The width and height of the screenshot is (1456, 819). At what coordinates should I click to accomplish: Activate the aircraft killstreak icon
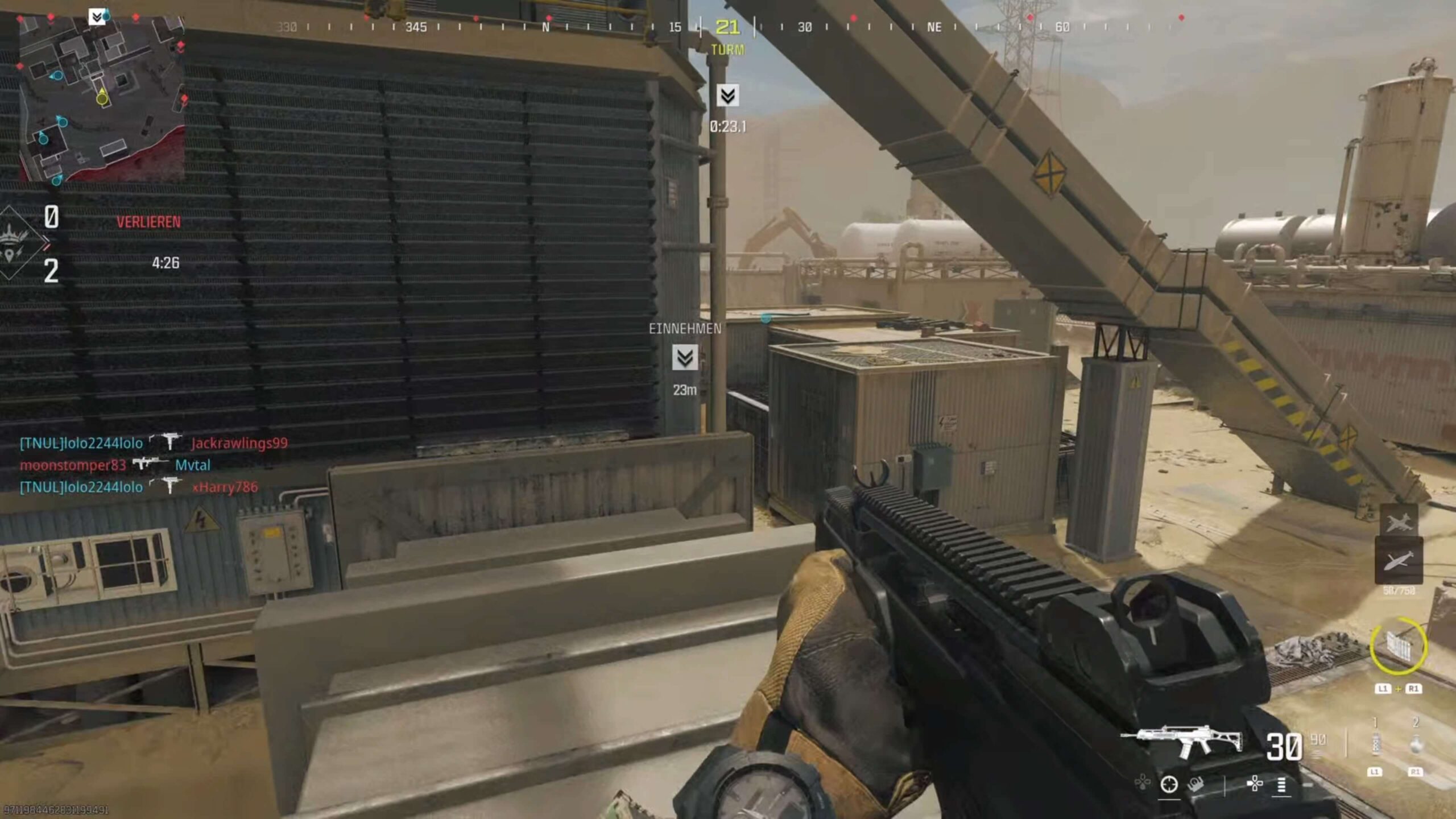pos(1399,522)
